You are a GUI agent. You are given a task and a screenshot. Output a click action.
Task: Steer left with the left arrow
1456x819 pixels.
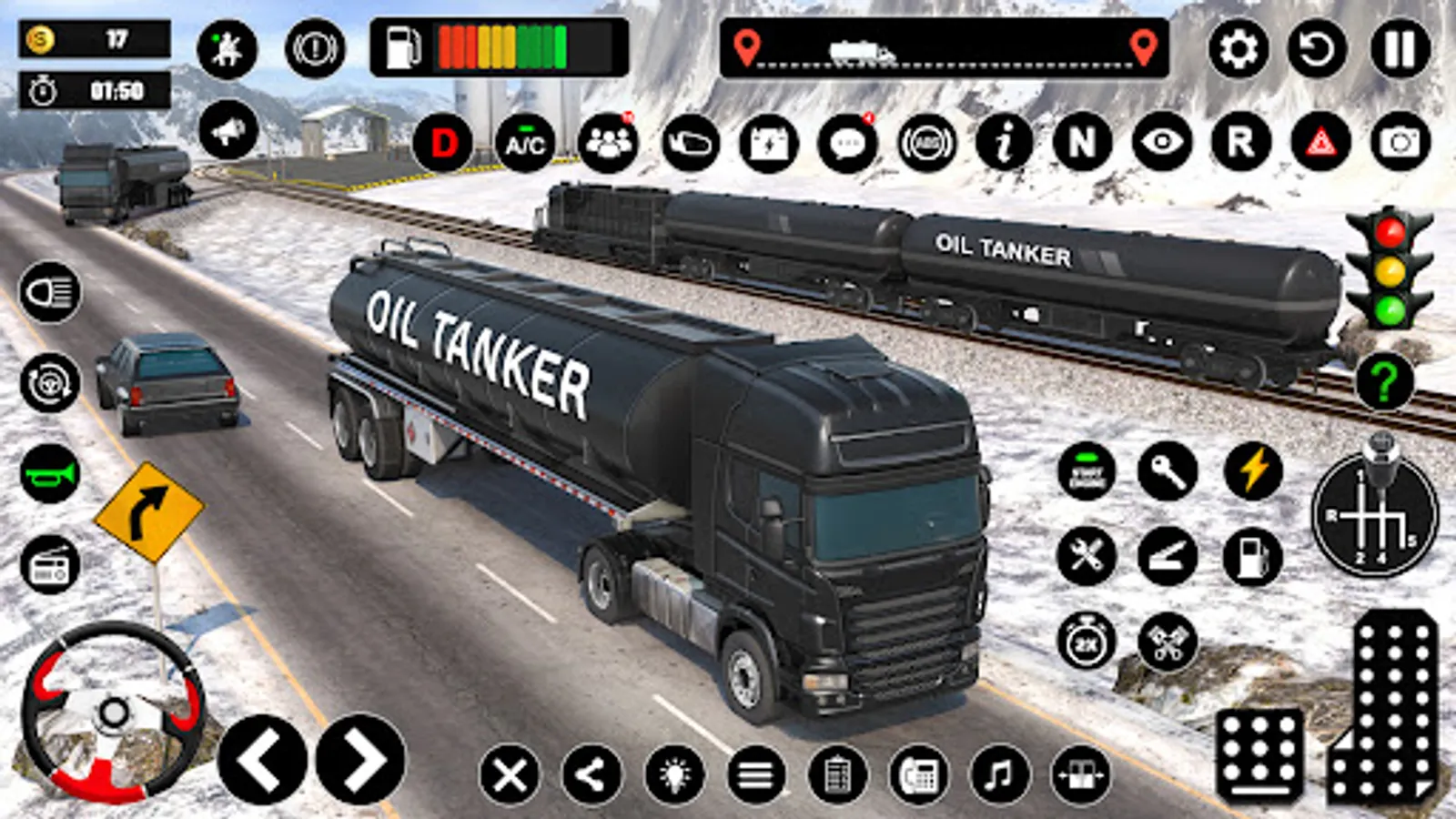(262, 760)
